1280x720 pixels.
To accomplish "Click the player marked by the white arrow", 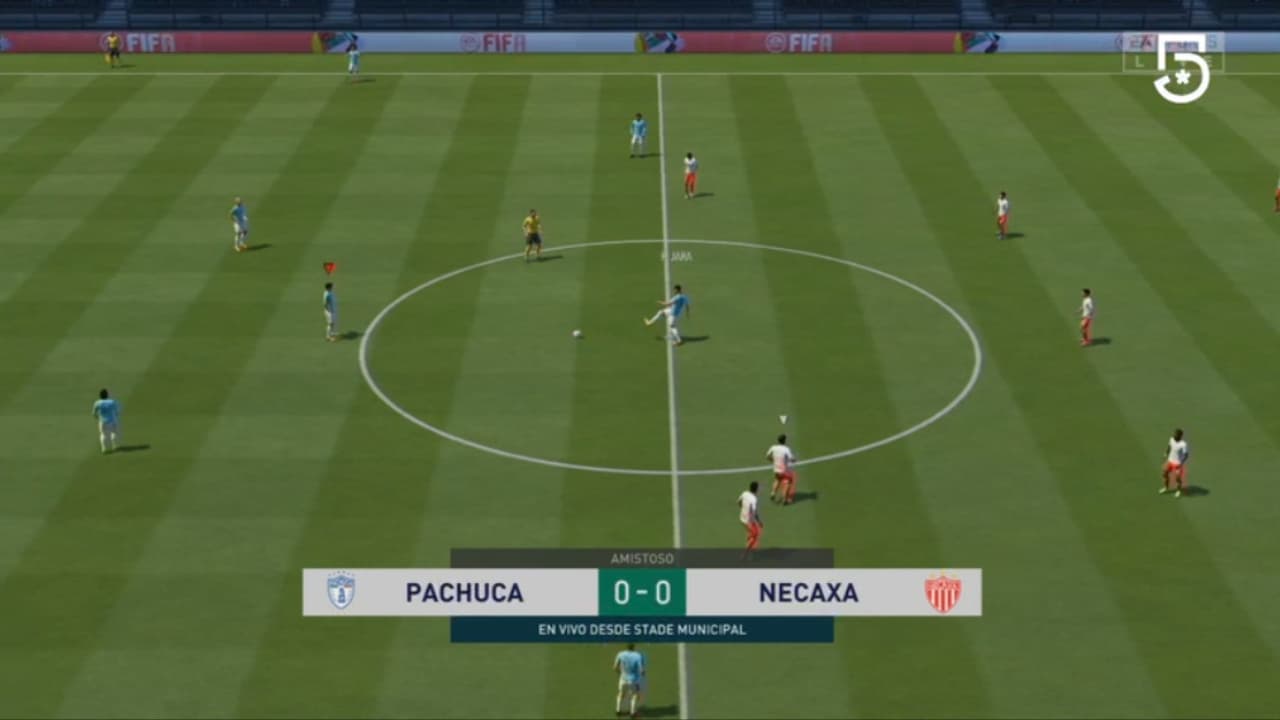I will 784,460.
